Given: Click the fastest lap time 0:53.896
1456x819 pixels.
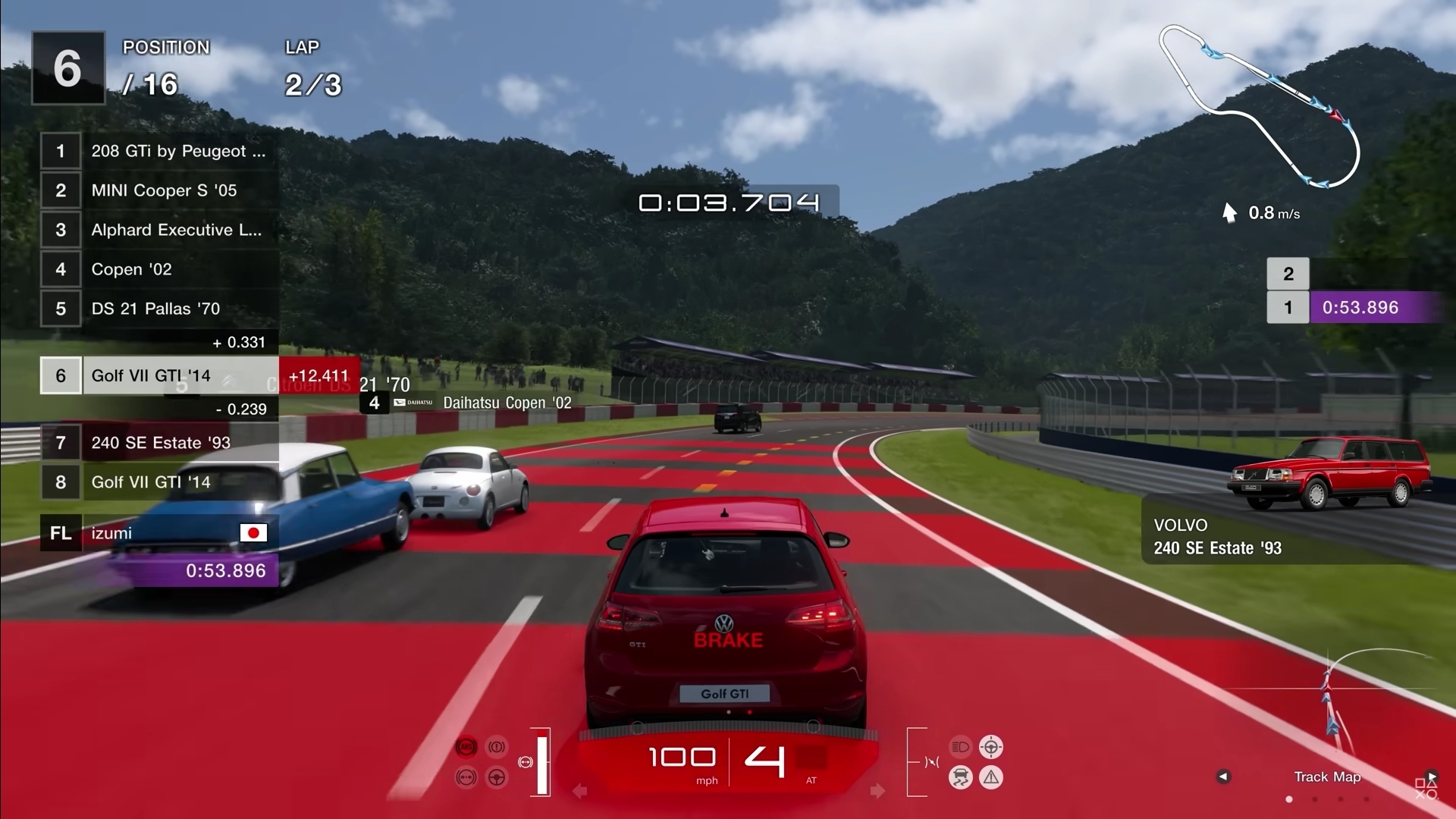Looking at the screenshot, I should 225,570.
